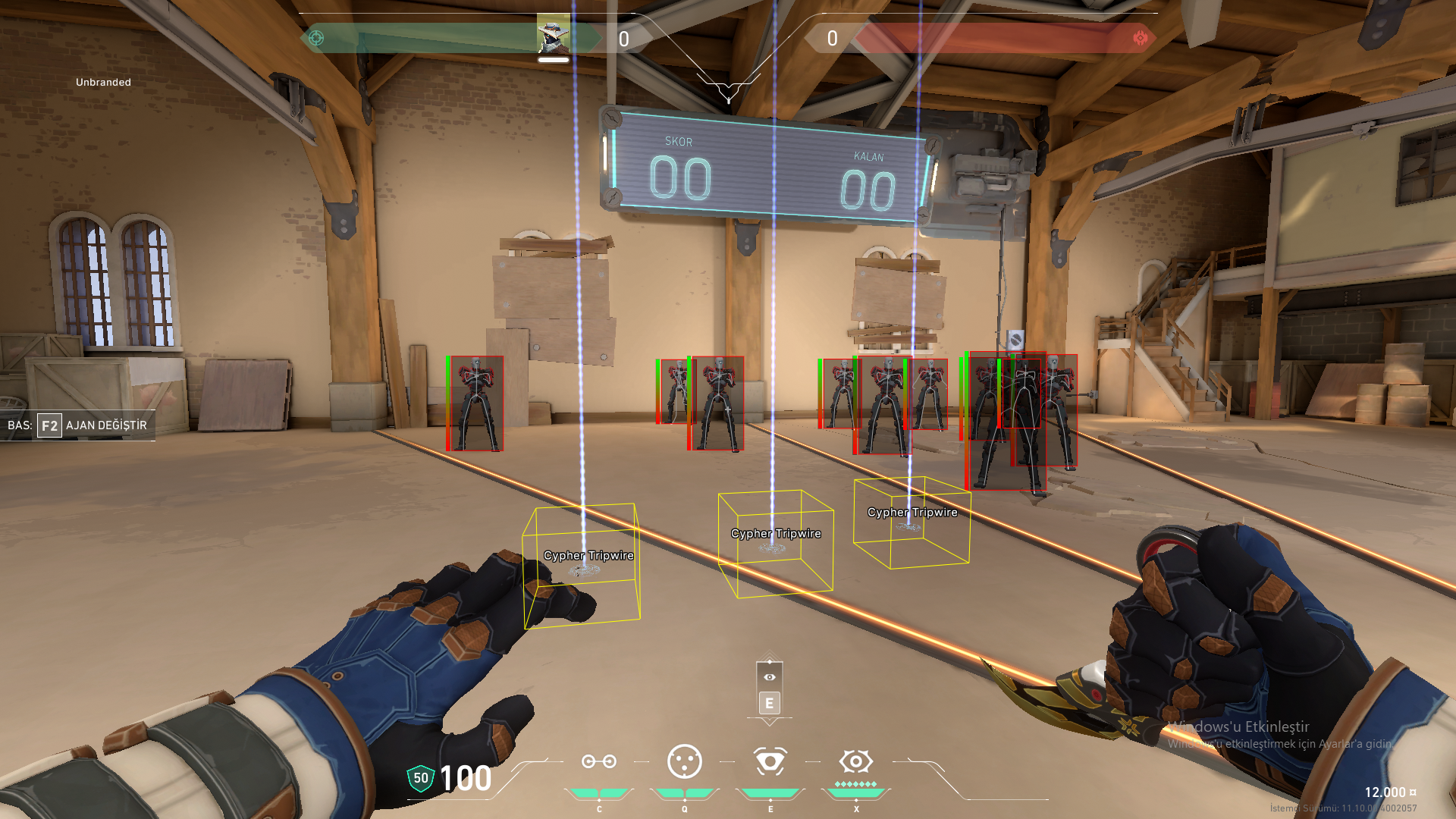Click Cypher's agent portrait at top center
The height and width of the screenshot is (819, 1456).
coord(553,34)
